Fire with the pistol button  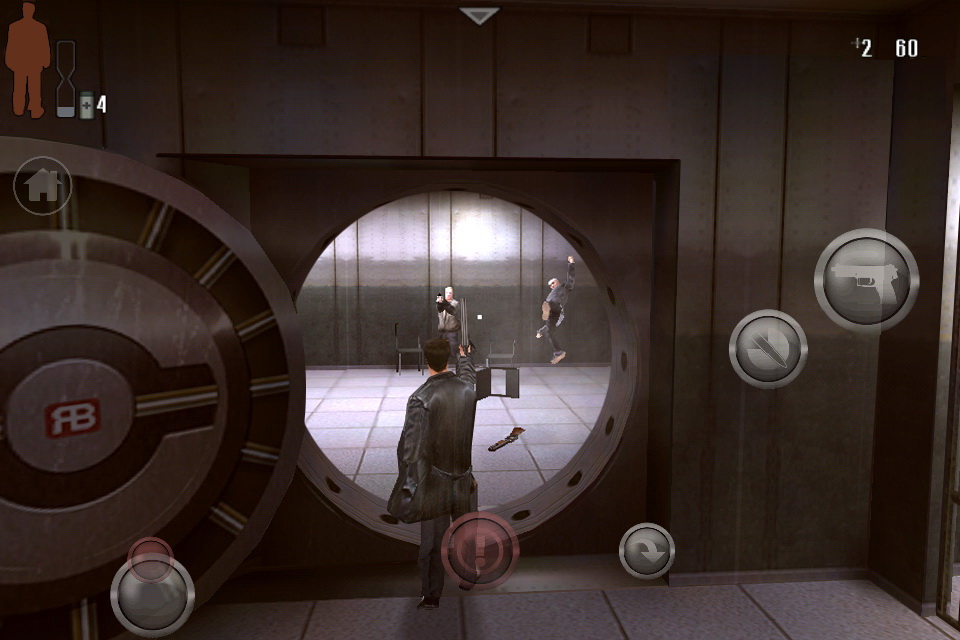click(x=866, y=280)
